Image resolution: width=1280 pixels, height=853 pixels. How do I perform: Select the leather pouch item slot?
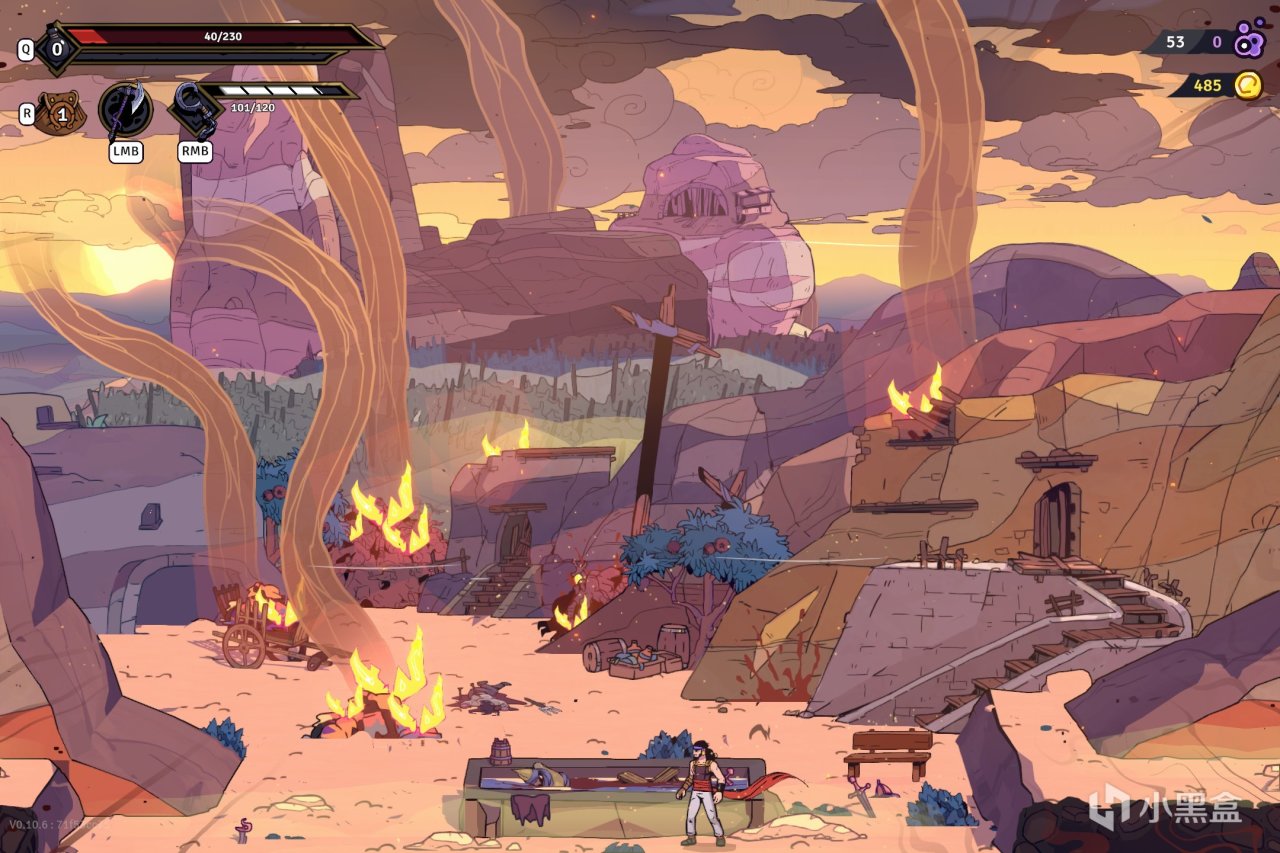coord(59,113)
